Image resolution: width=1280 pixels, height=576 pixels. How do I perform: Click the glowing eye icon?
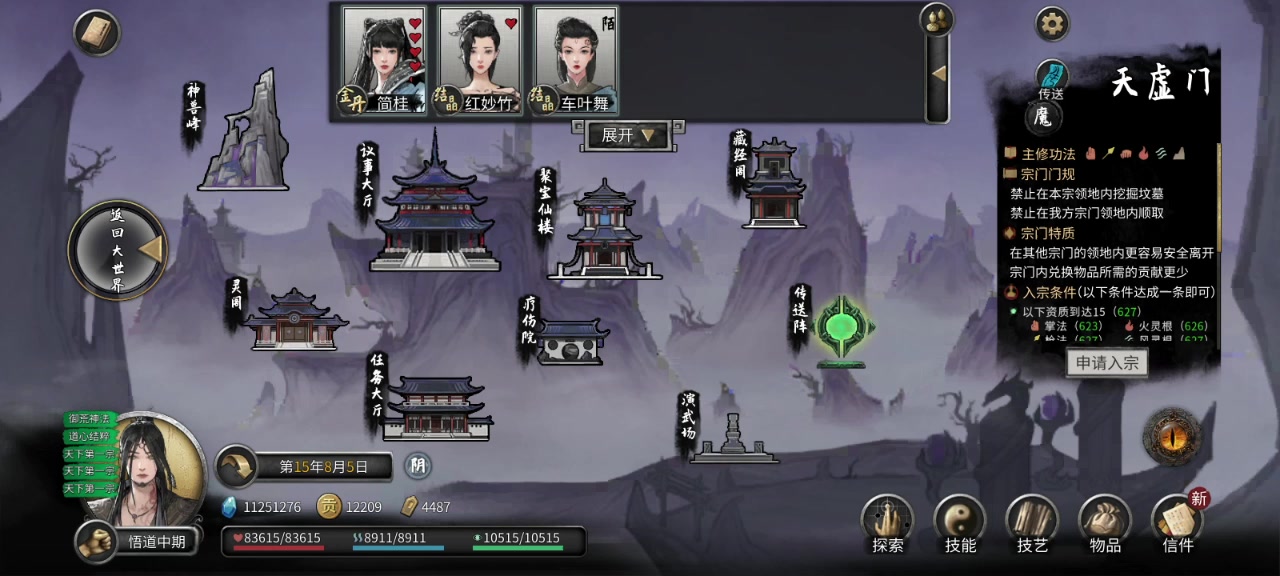point(1171,436)
